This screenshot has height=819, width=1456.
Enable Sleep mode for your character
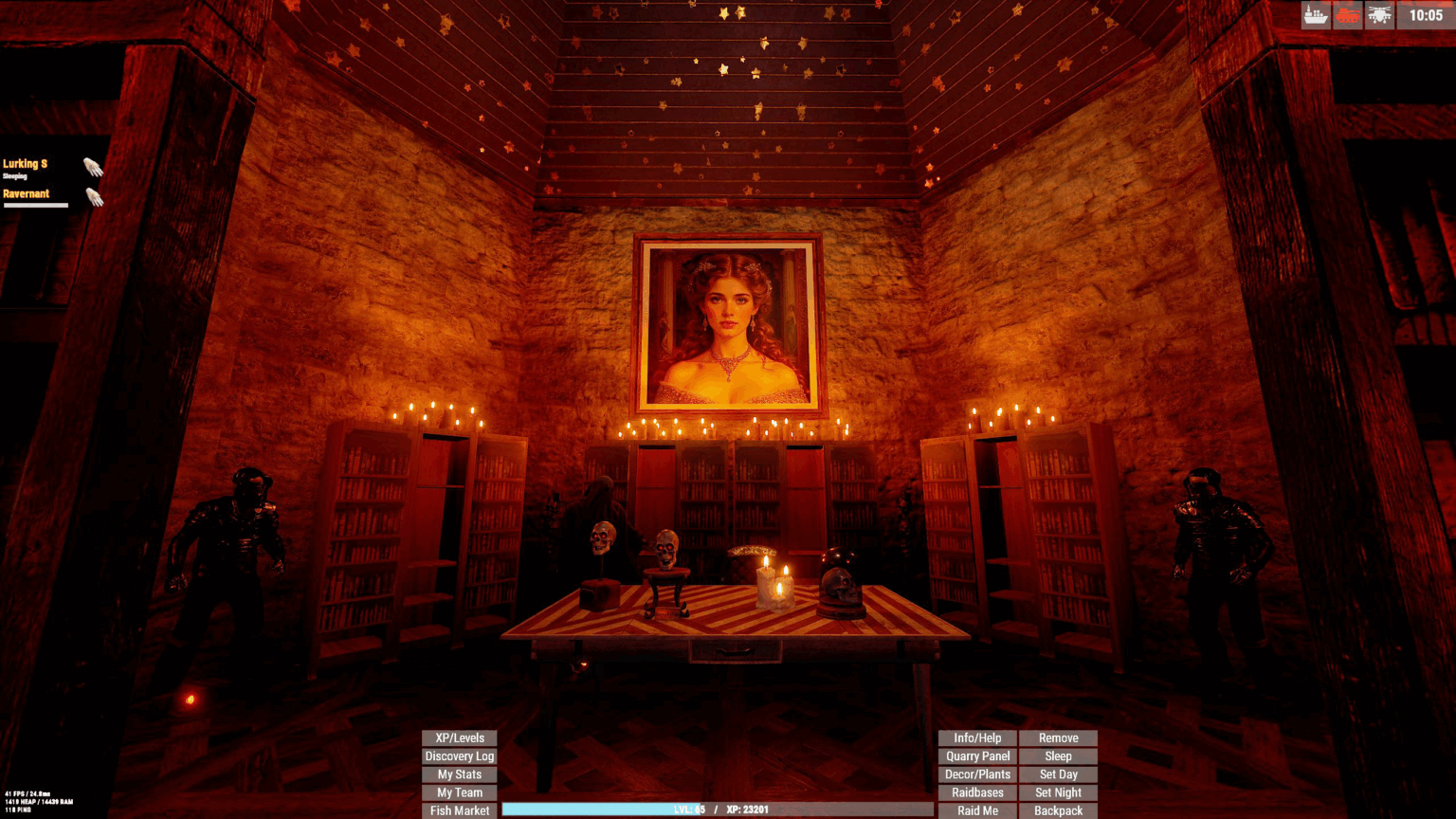1058,755
